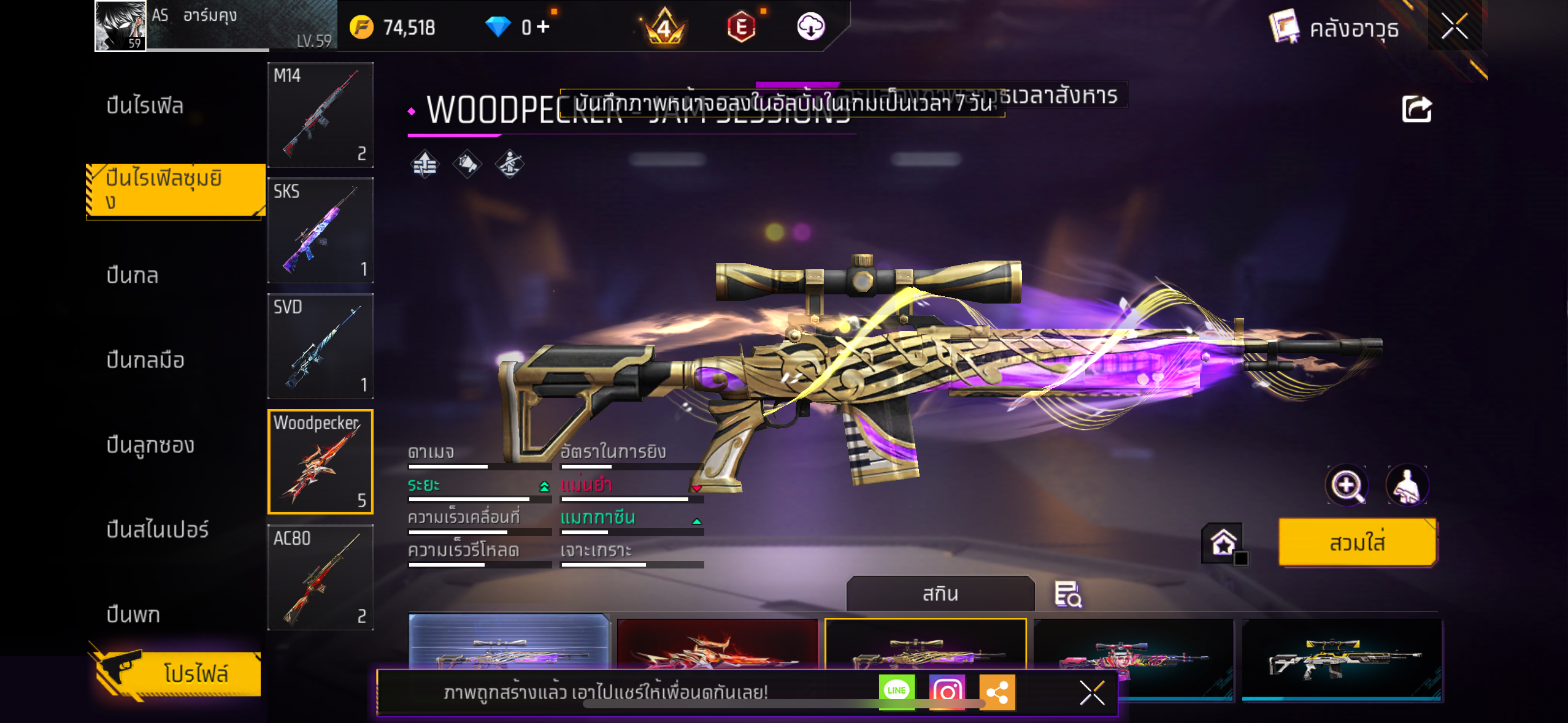The height and width of the screenshot is (723, 1568).
Task: Open the ปืนกลมือ weapon category
Action: tap(145, 360)
